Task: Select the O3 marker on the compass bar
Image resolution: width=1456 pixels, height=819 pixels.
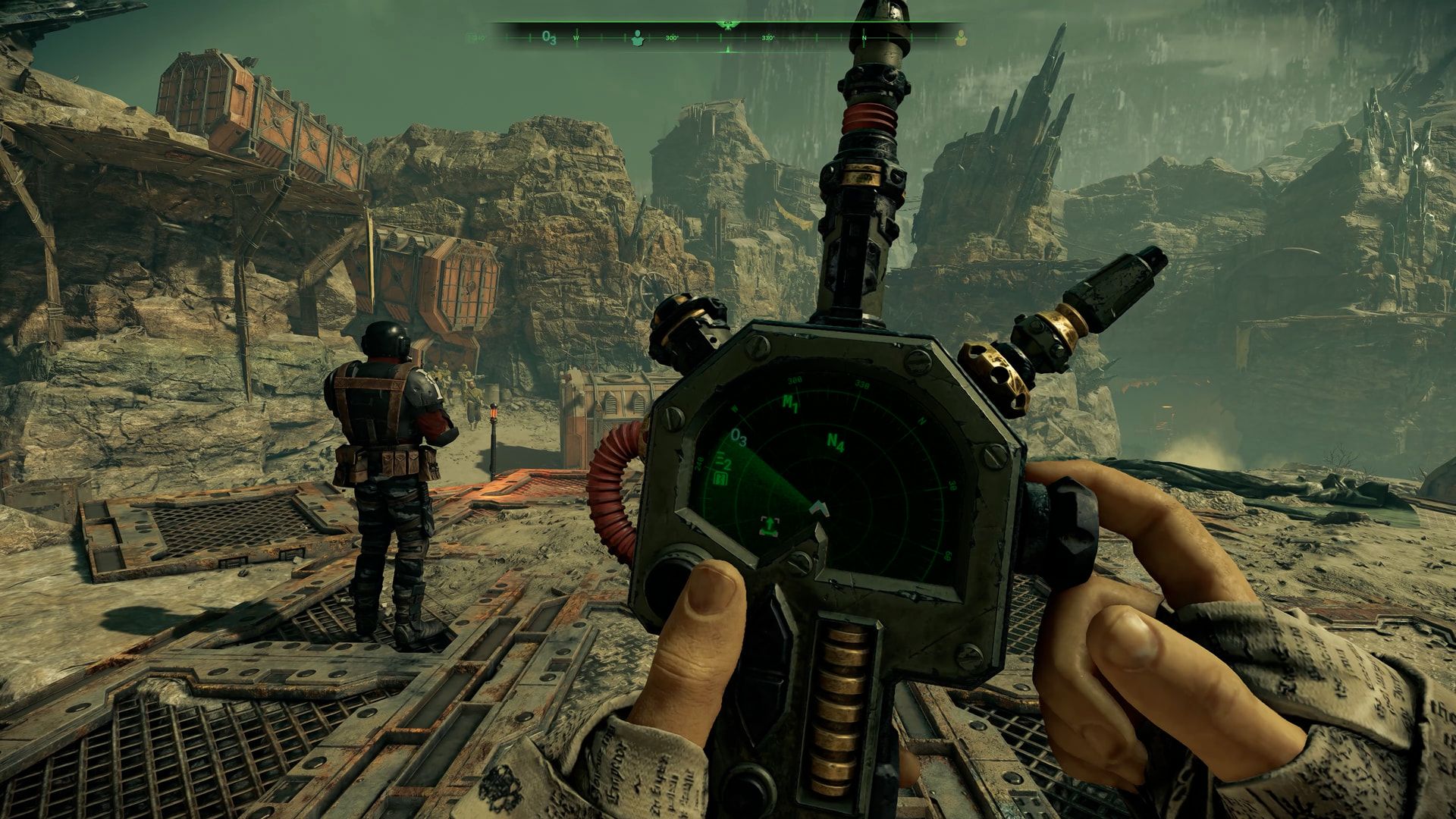Action: tap(549, 38)
